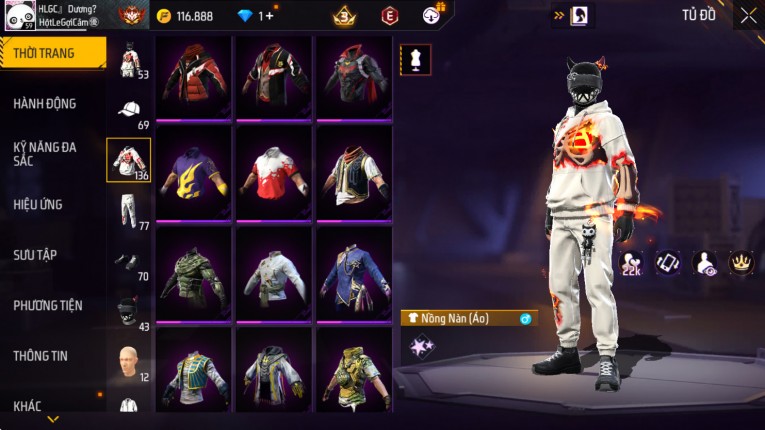
Task: Choose the white pants subcategory
Action: point(128,210)
